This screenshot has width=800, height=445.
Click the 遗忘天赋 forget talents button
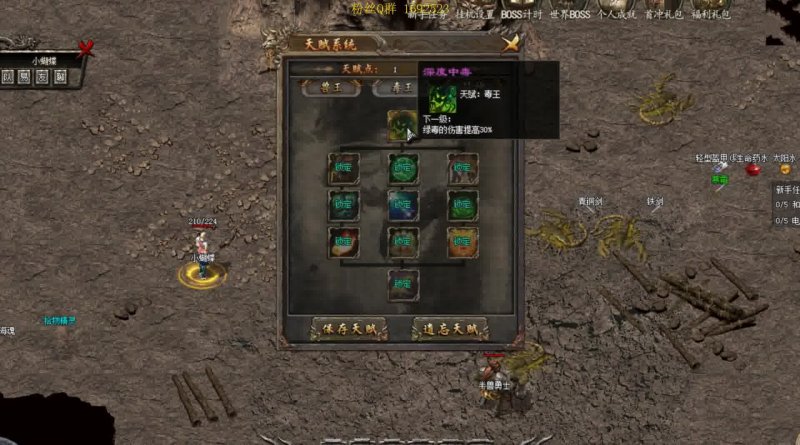tap(450, 328)
